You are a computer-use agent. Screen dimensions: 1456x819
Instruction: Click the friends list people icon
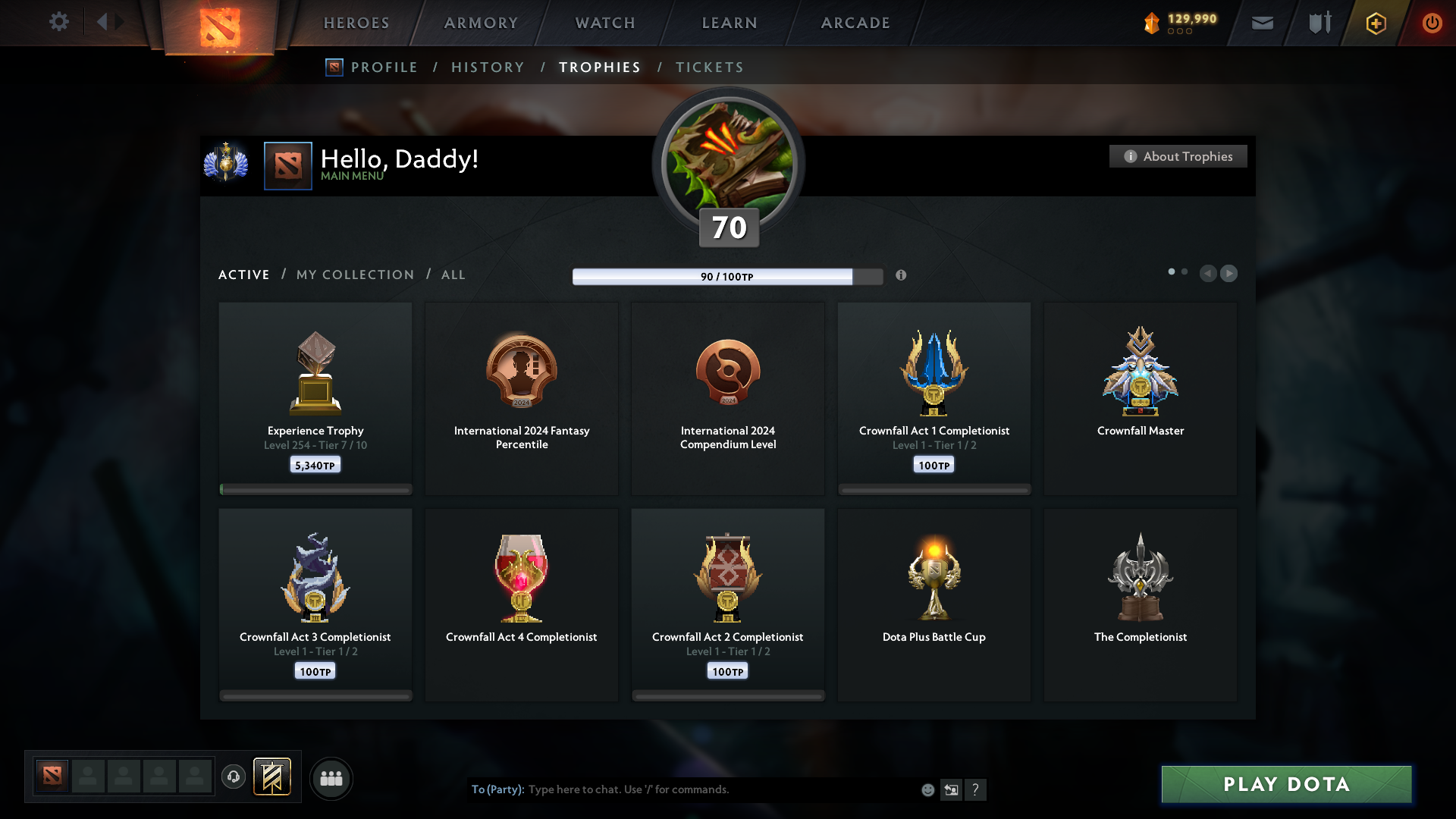331,778
